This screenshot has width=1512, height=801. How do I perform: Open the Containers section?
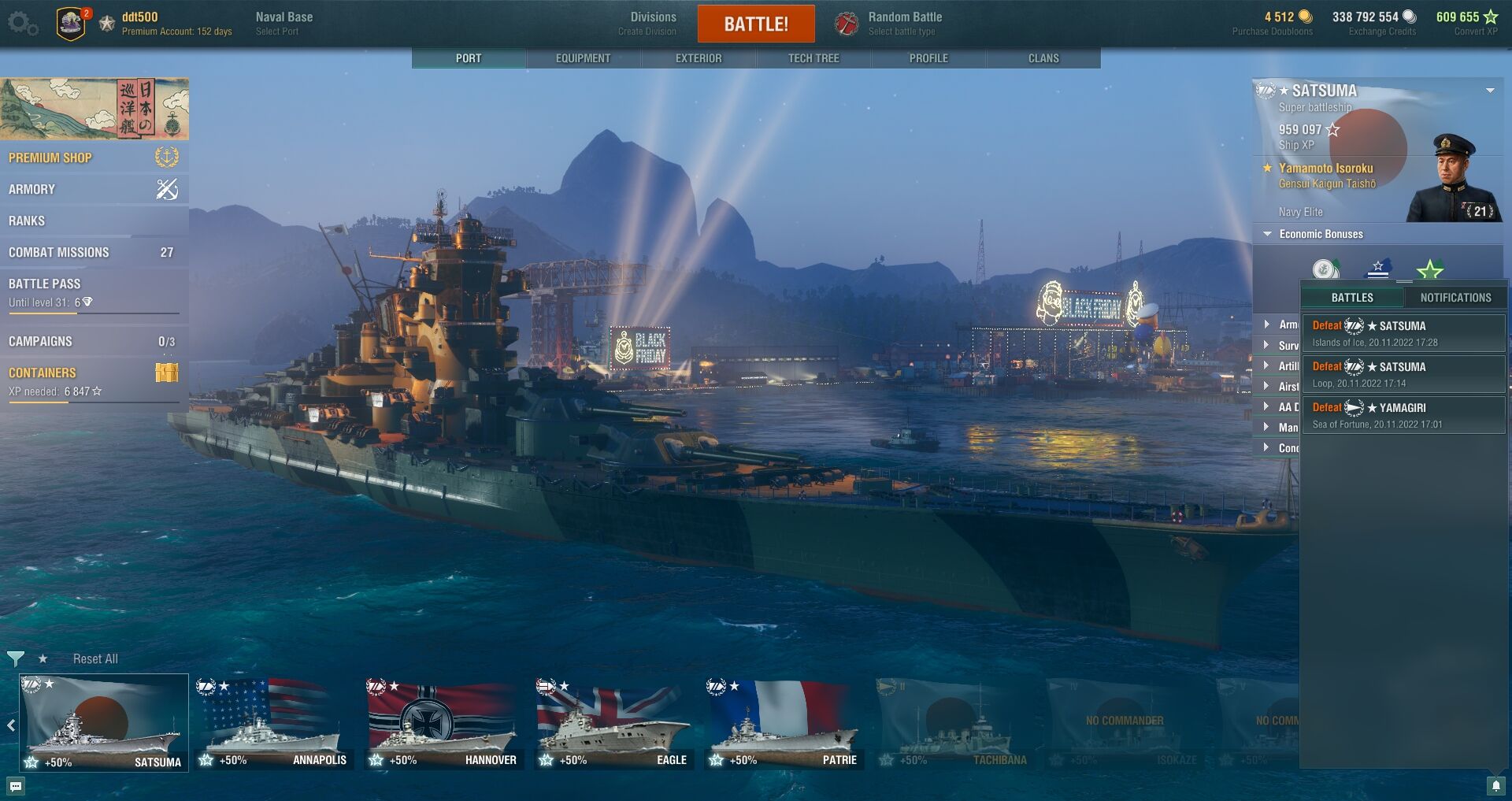click(x=43, y=373)
